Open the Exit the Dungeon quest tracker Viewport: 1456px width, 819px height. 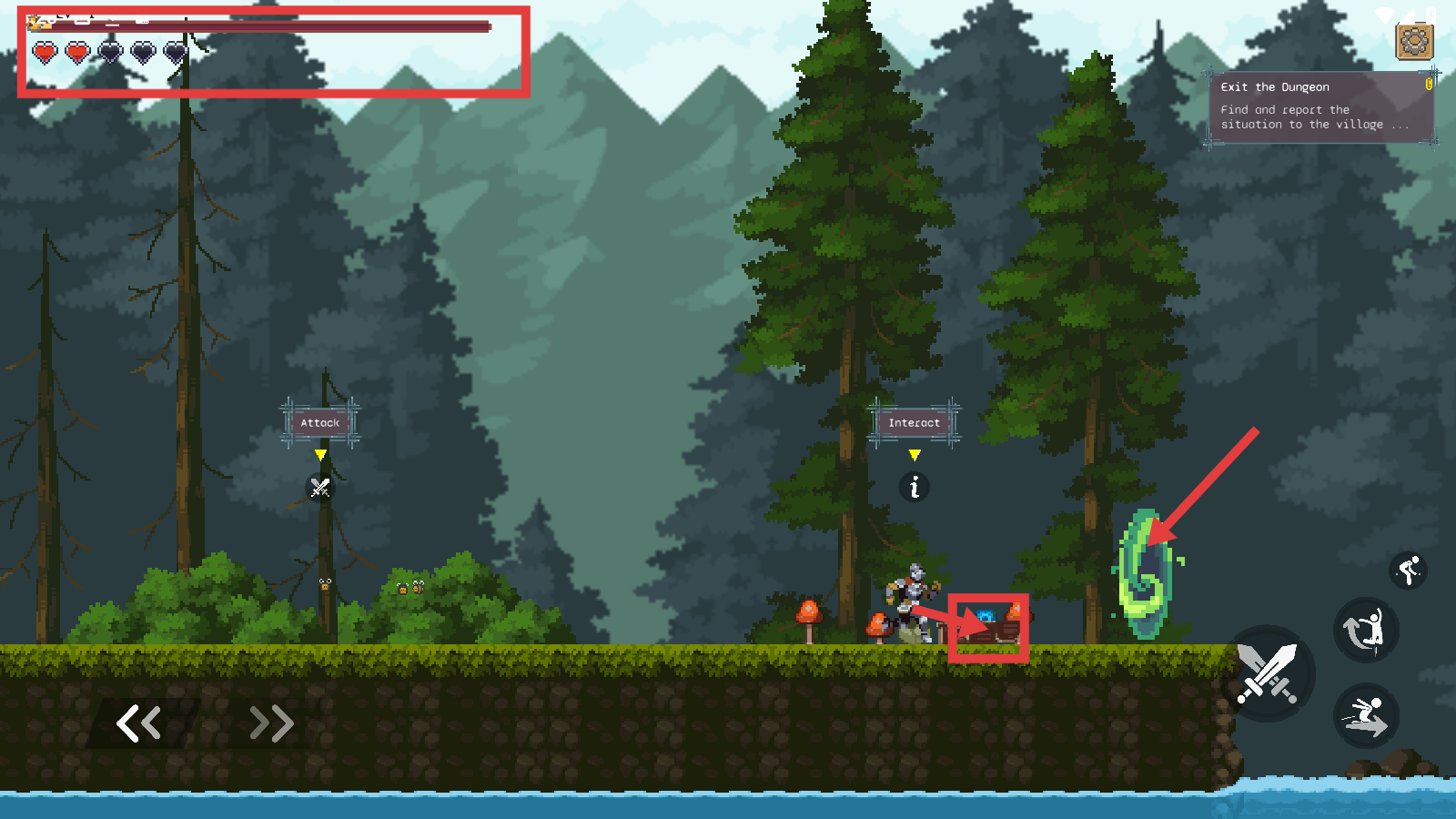coord(1320,107)
